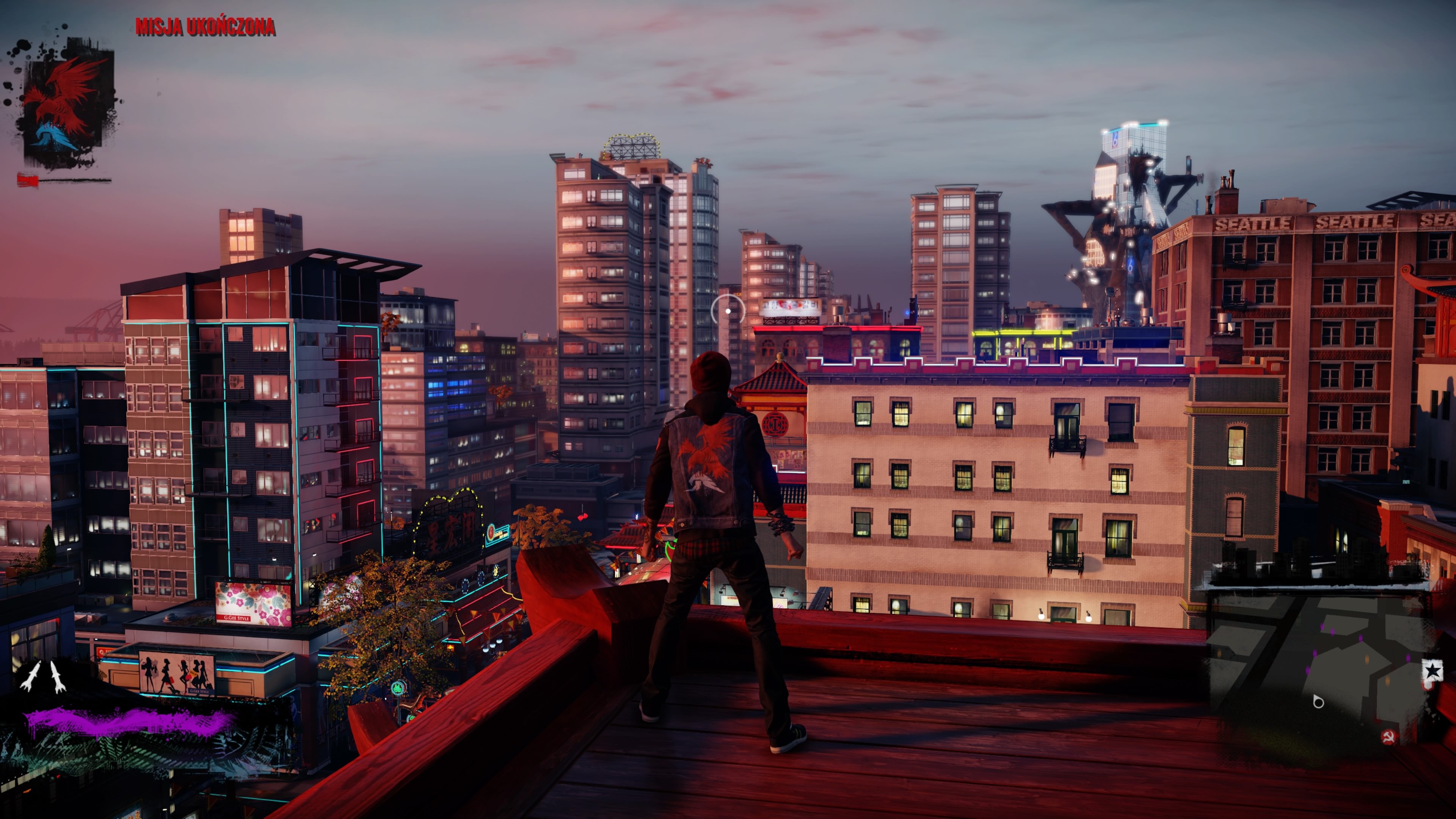Select the hammer and sickle minimap marker
Image resolution: width=1456 pixels, height=819 pixels.
tap(1388, 736)
